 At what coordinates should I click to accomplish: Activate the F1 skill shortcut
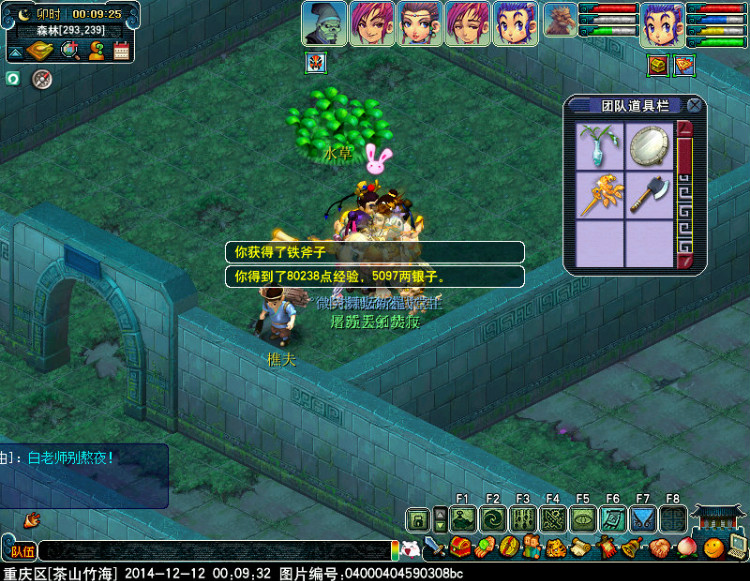click(462, 519)
